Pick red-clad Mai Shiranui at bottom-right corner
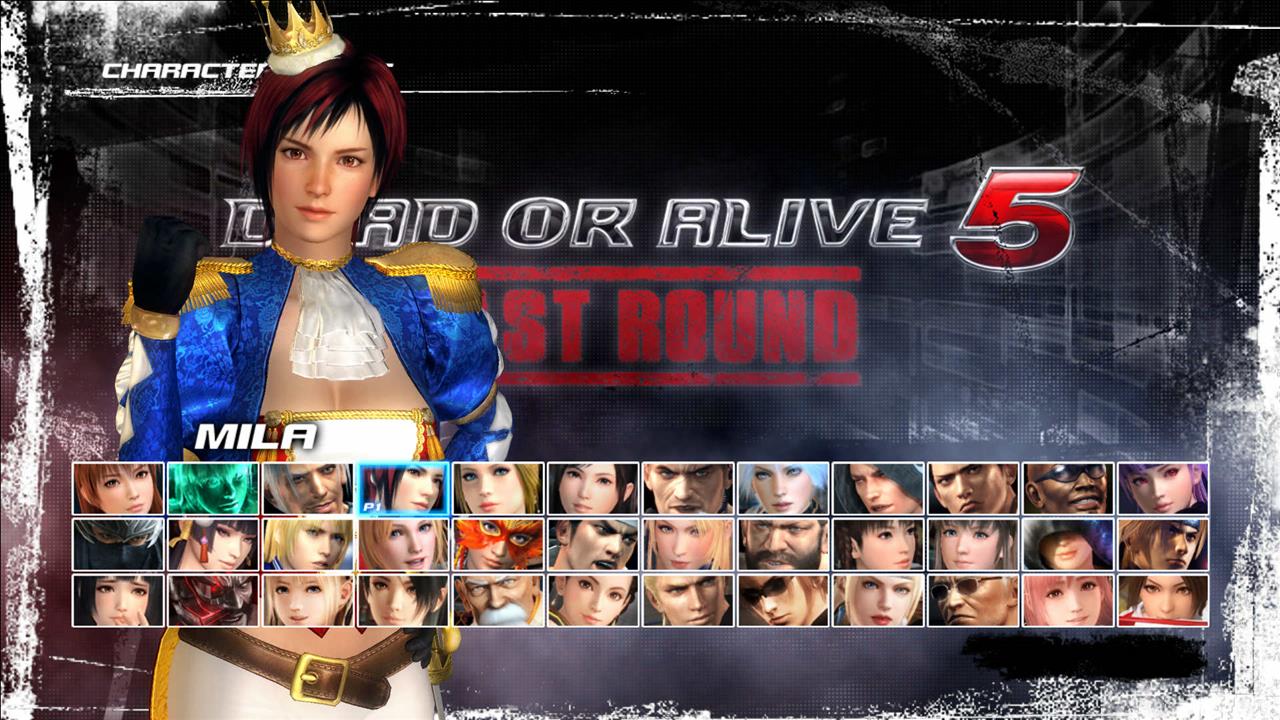The image size is (1280, 720). [1162, 600]
